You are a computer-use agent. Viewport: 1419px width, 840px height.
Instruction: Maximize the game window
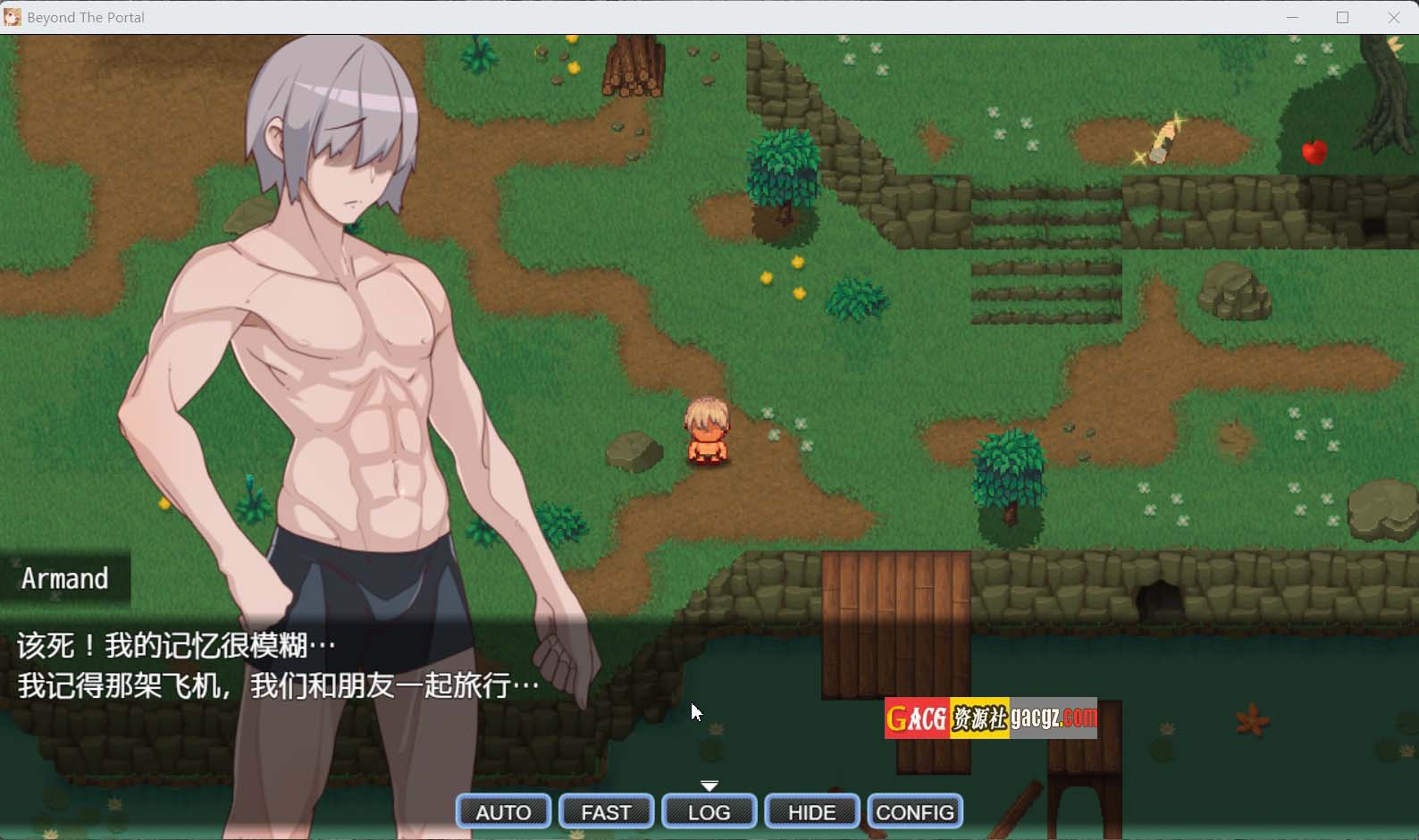point(1342,17)
